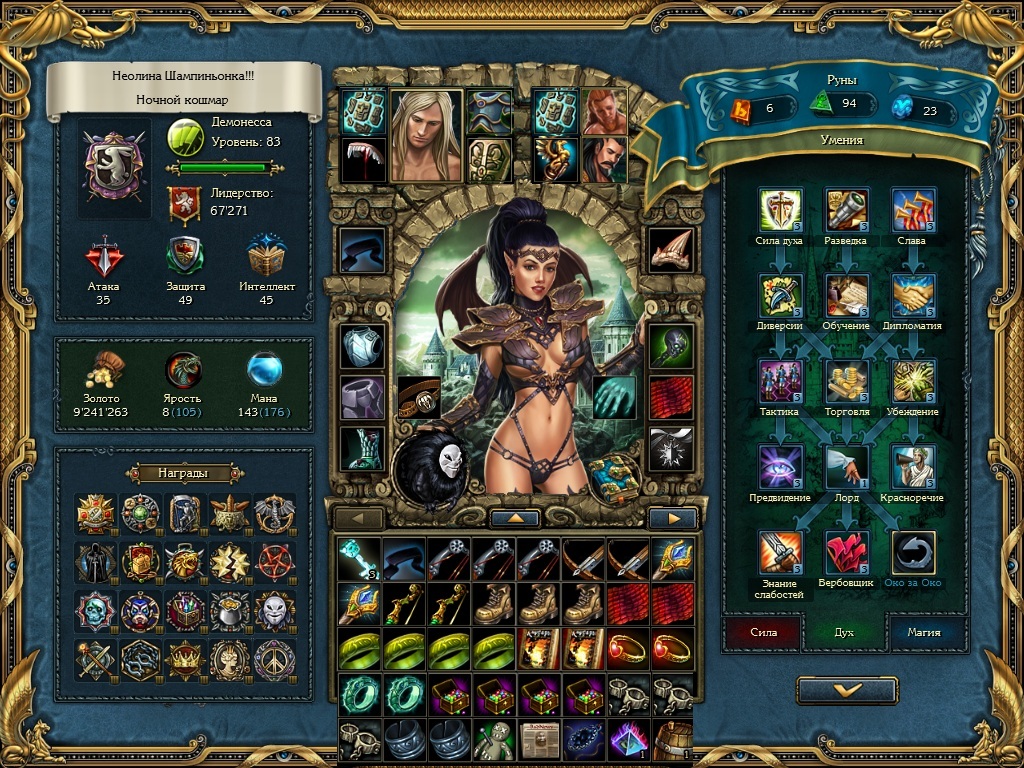Switch to the Сила skill tab
1024x768 pixels.
(763, 632)
